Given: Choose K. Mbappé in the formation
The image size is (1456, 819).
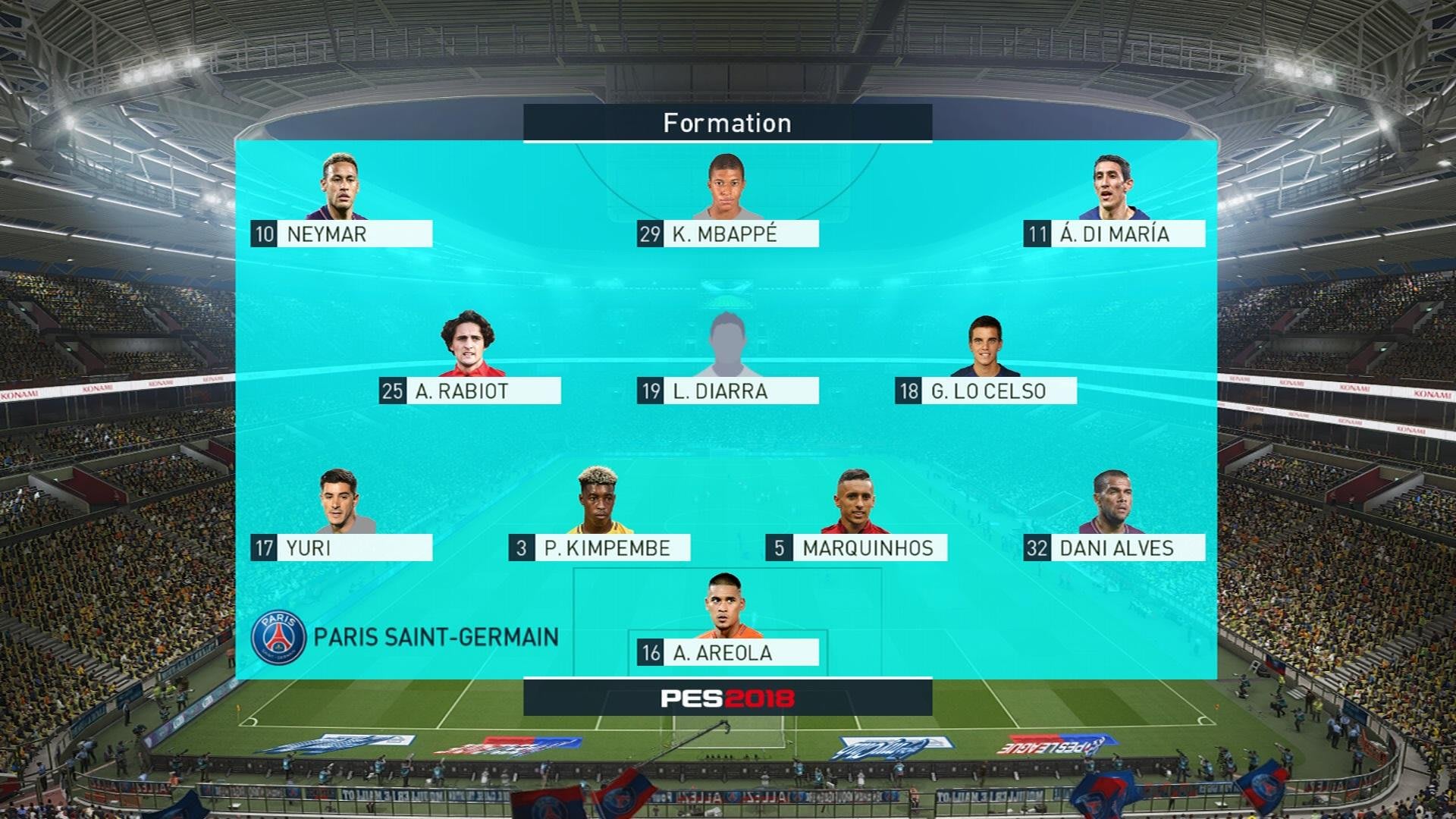Looking at the screenshot, I should 727,234.
